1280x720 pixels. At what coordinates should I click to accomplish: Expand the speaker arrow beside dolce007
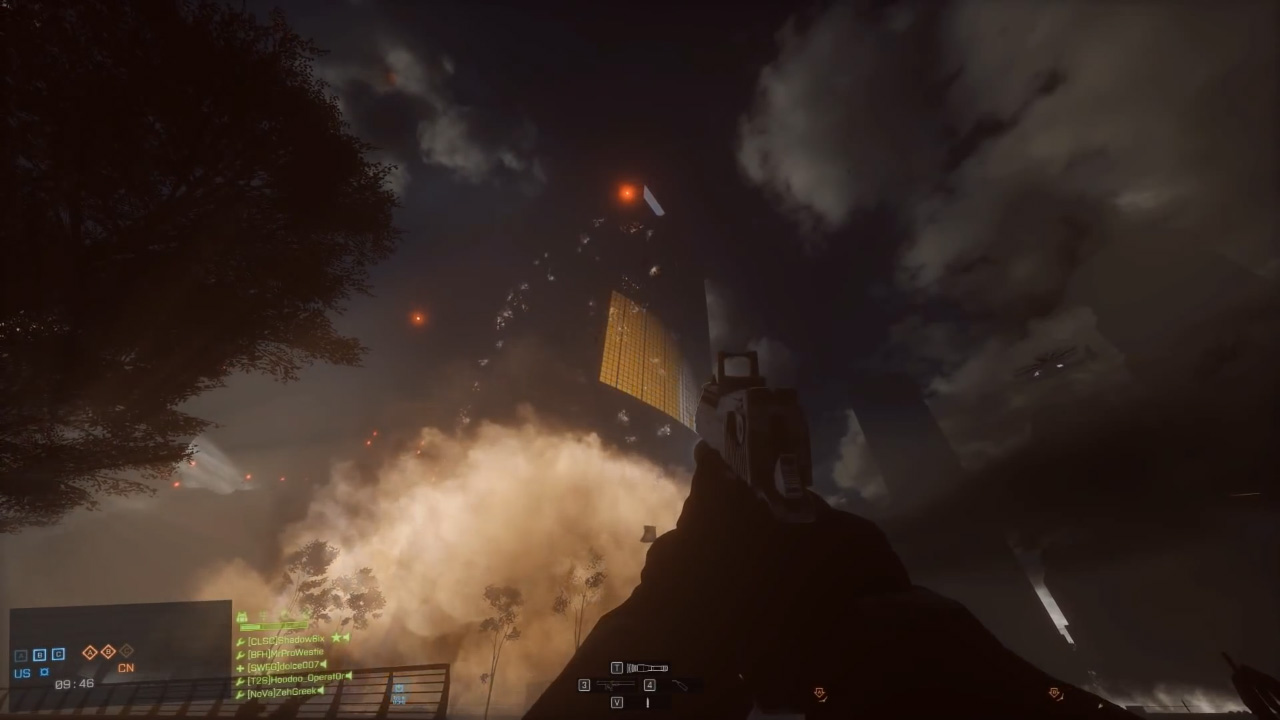(x=322, y=664)
